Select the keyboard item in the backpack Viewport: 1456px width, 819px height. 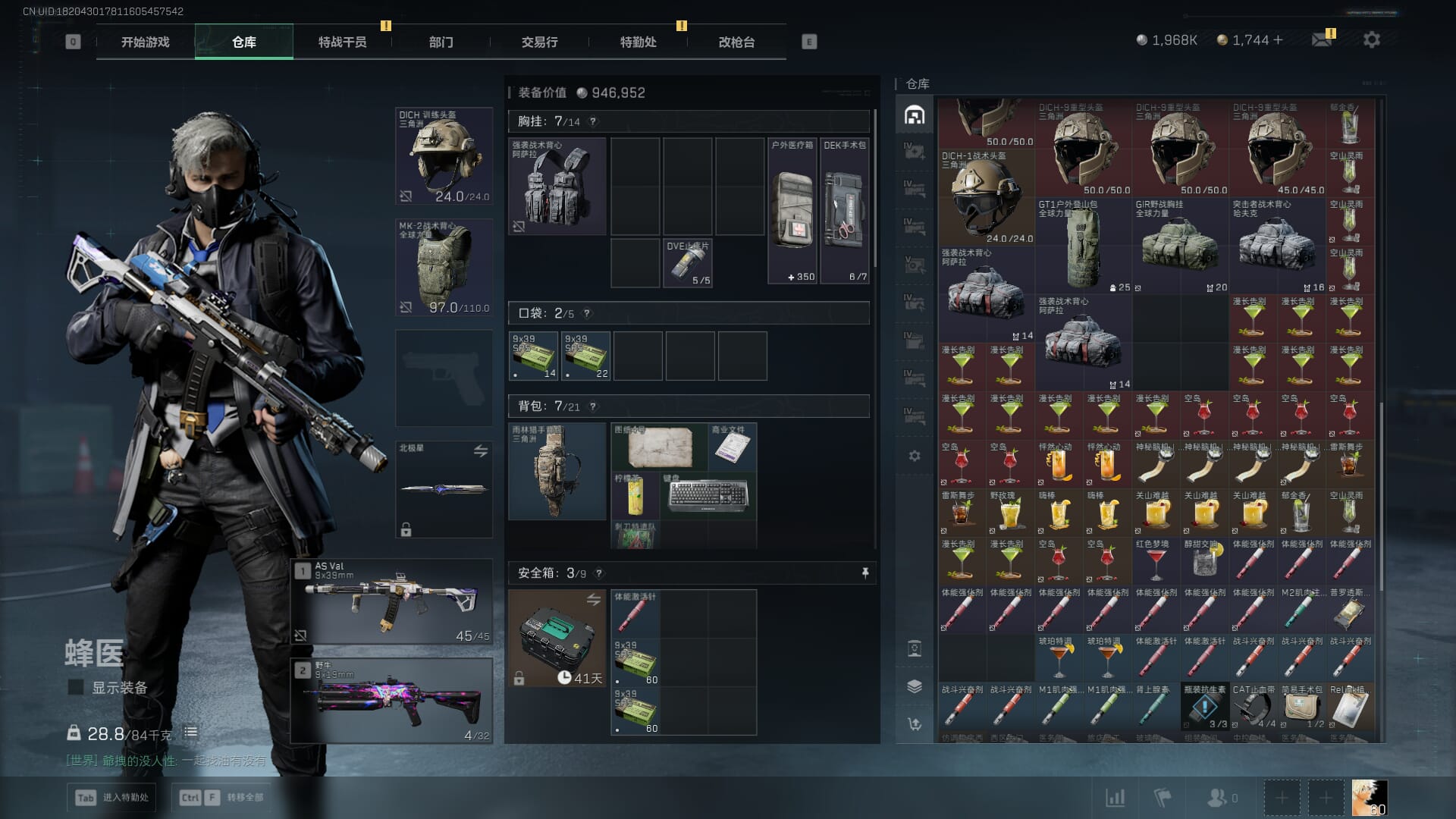[x=708, y=495]
